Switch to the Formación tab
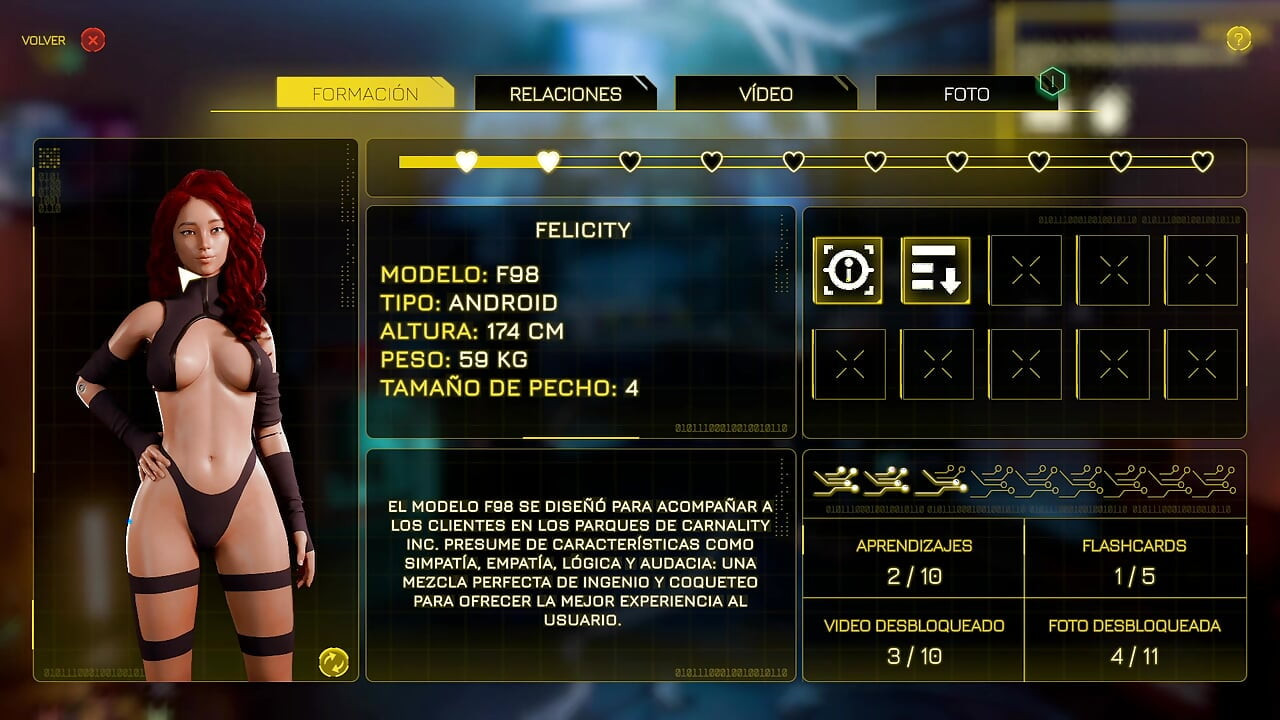Viewport: 1280px width, 720px height. (365, 94)
